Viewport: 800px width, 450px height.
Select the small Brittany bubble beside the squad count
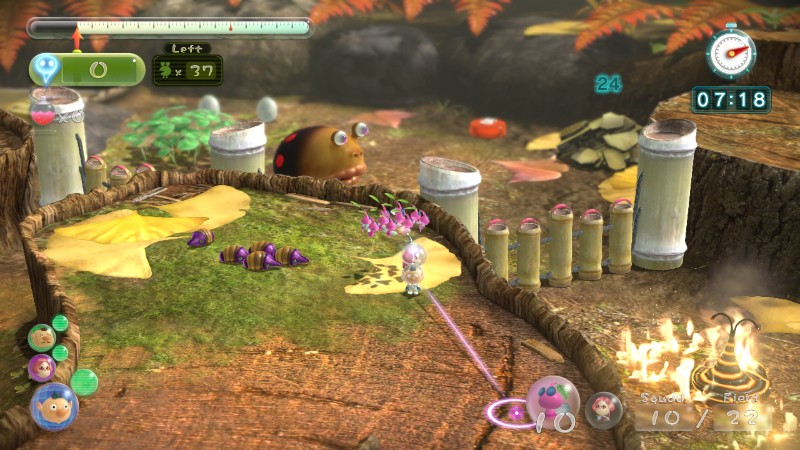point(603,409)
